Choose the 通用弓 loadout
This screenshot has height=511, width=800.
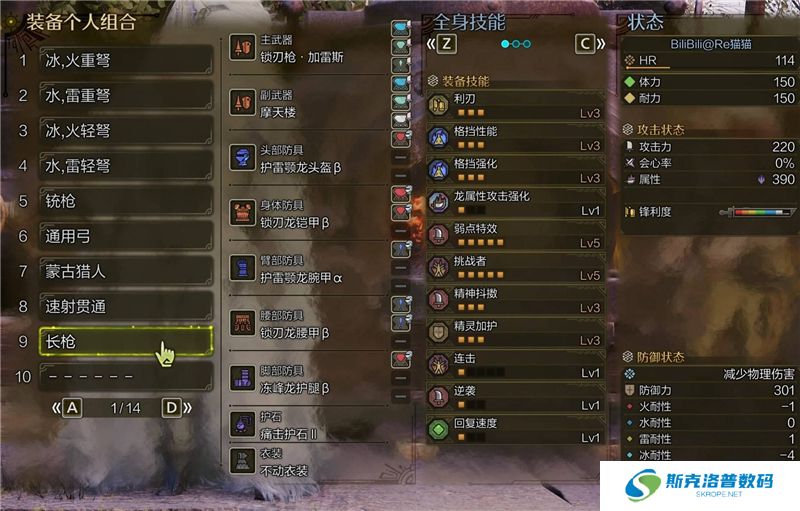tap(125, 236)
